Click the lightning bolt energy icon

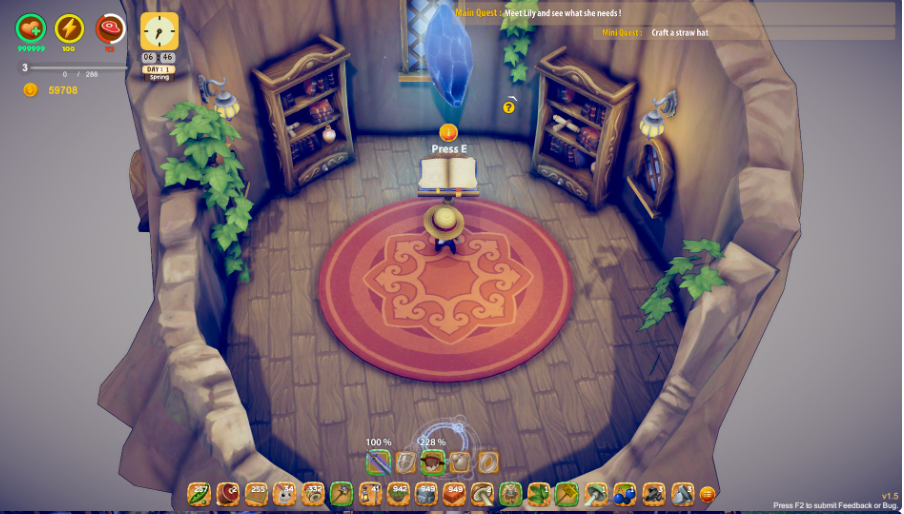point(69,28)
